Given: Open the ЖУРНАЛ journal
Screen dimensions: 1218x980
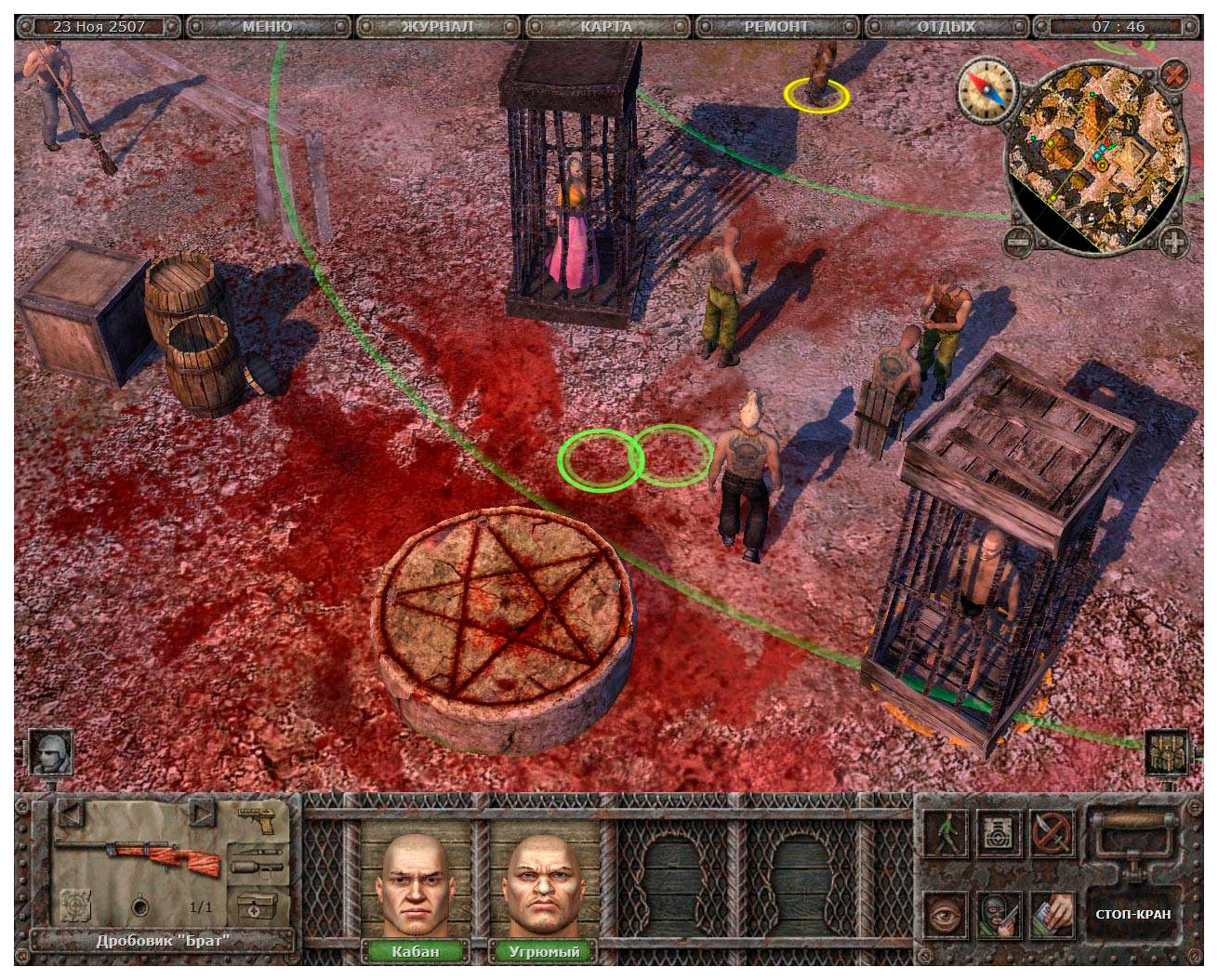Looking at the screenshot, I should tap(438, 26).
